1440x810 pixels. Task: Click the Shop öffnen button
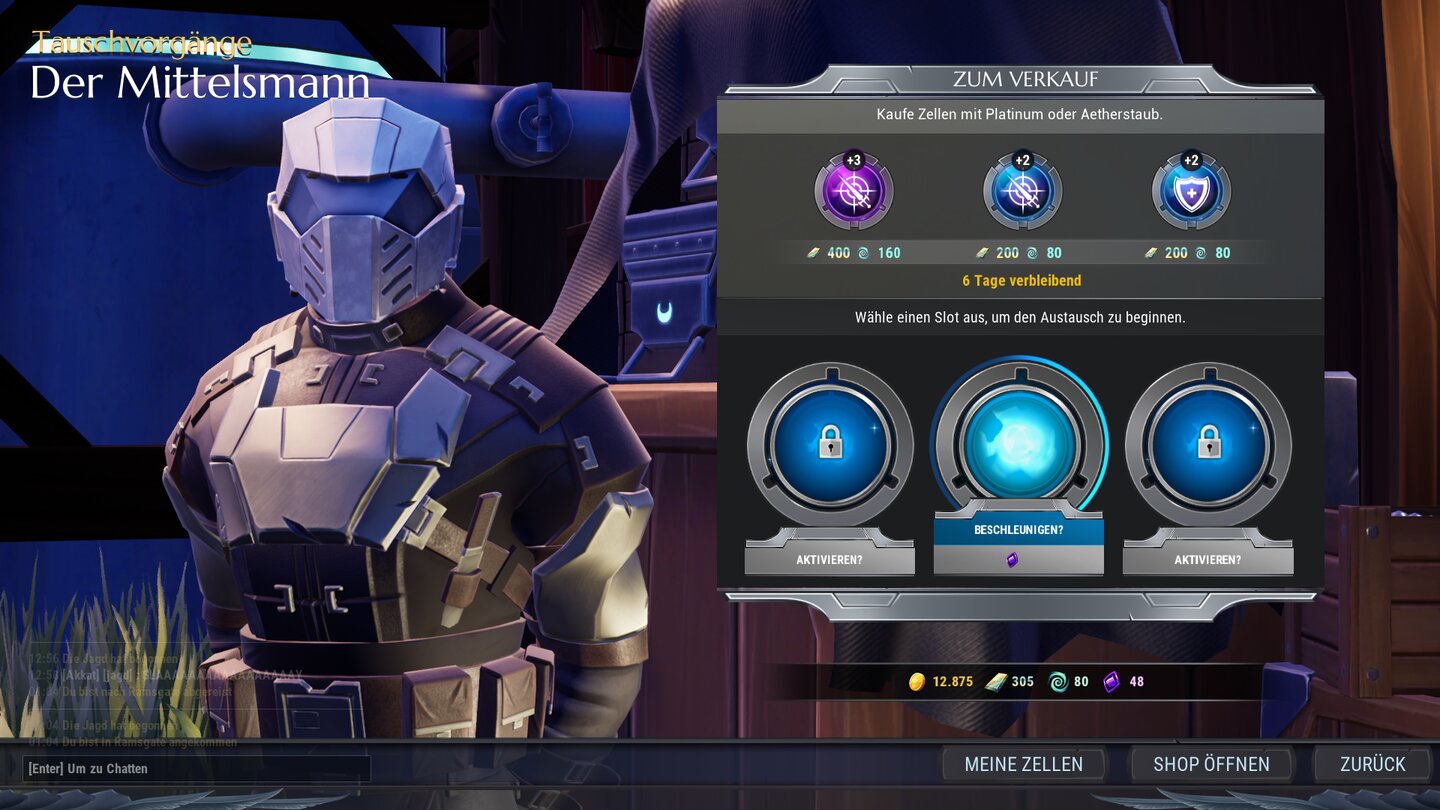tap(1211, 764)
